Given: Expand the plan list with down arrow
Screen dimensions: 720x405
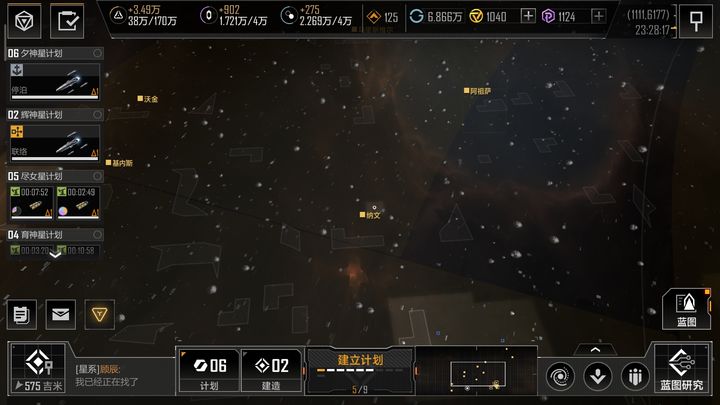Looking at the screenshot, I should pyautogui.click(x=55, y=254).
